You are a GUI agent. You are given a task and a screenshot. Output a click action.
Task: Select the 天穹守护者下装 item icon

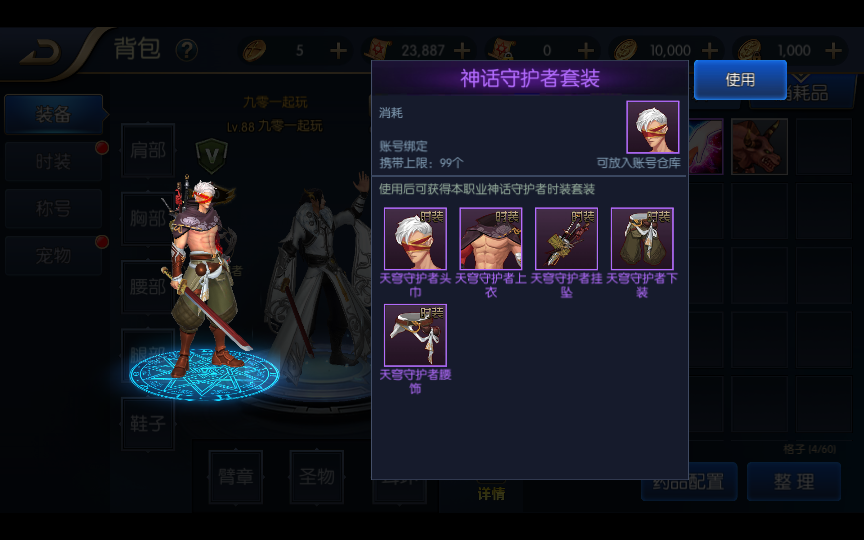click(642, 239)
